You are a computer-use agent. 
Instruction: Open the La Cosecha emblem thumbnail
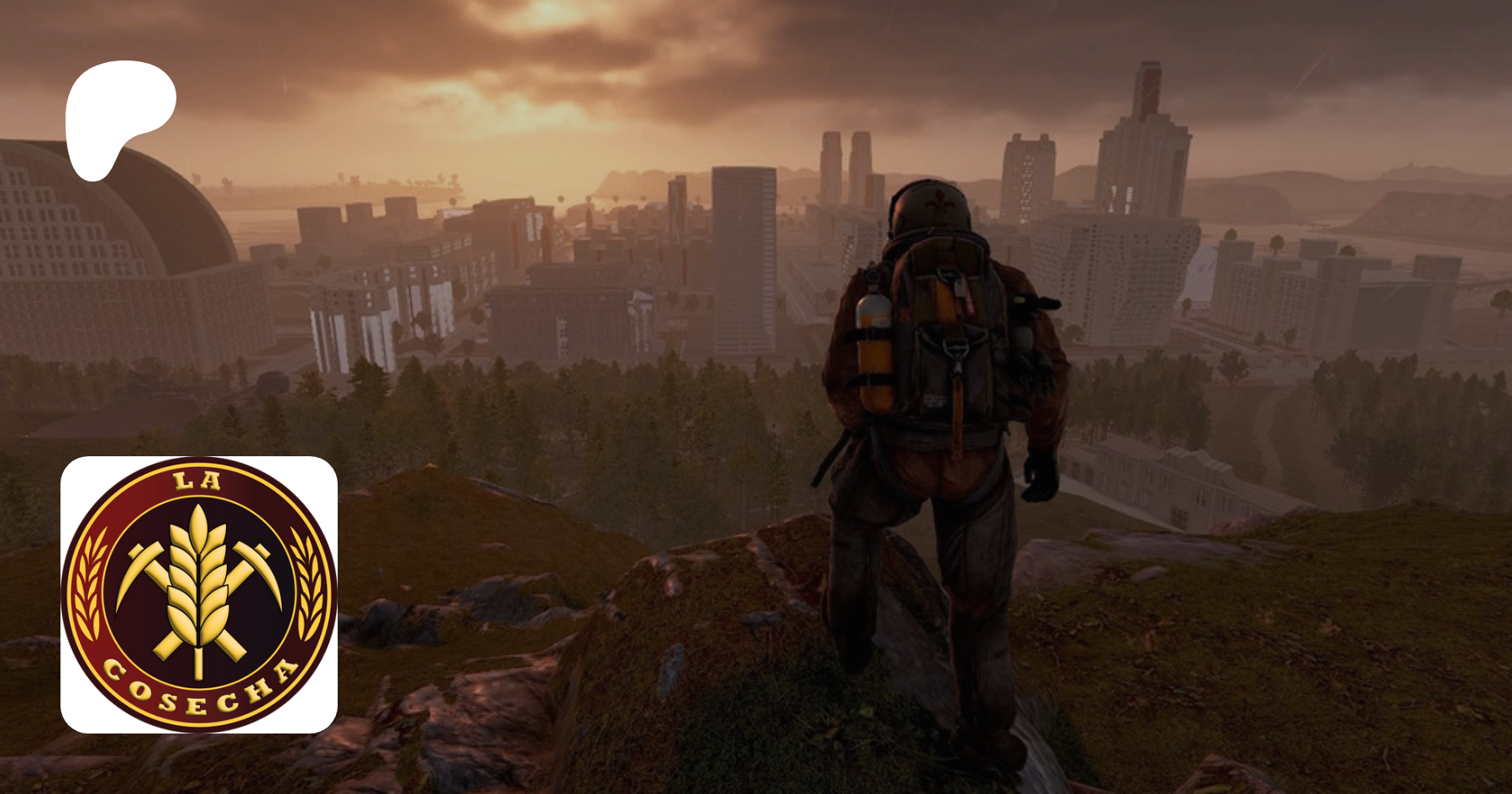coord(199,594)
